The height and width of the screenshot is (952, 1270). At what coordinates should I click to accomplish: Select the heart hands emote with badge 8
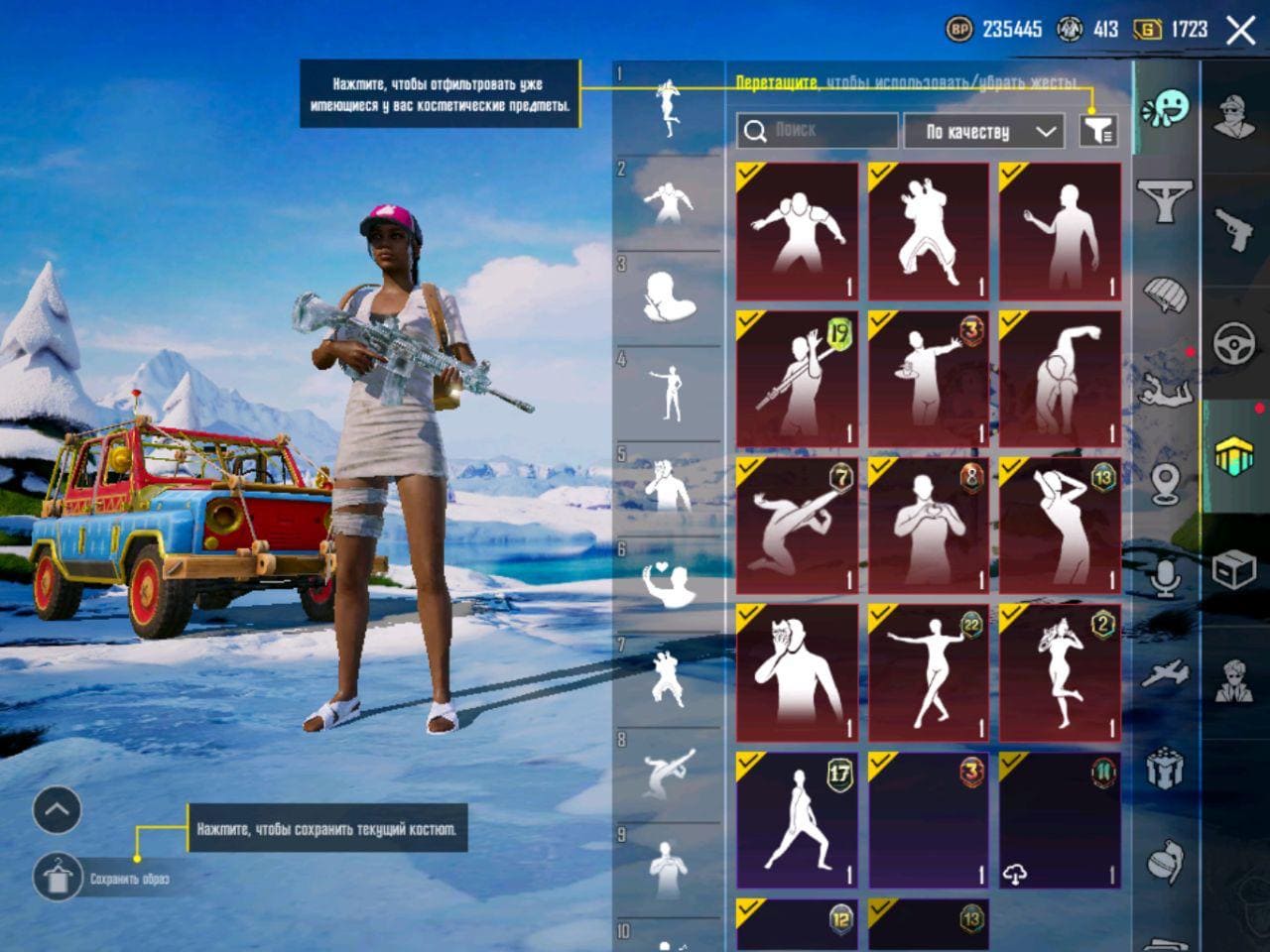pyautogui.click(x=929, y=526)
